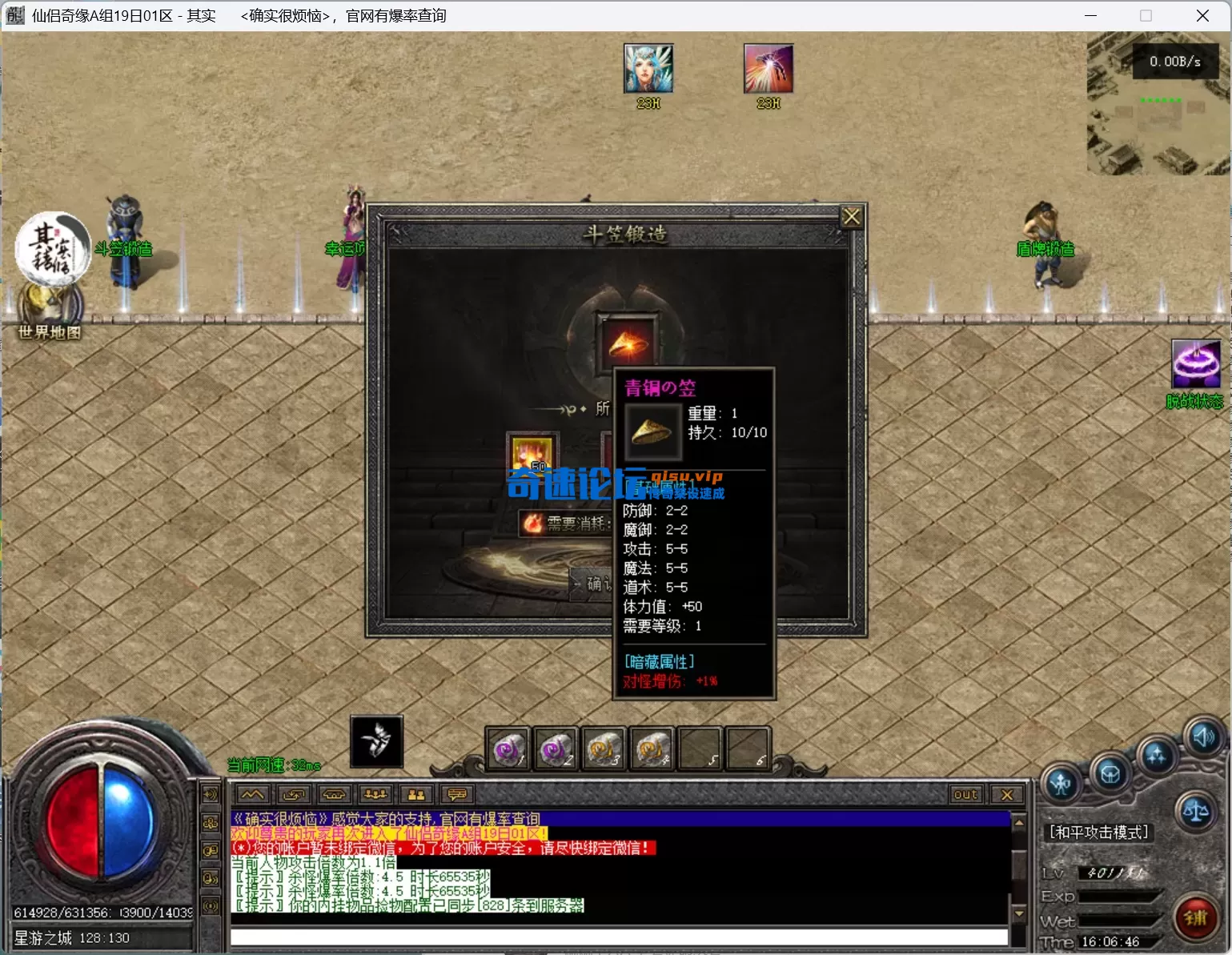
Task: Select the blue-haired woman buff icon
Action: pos(648,69)
